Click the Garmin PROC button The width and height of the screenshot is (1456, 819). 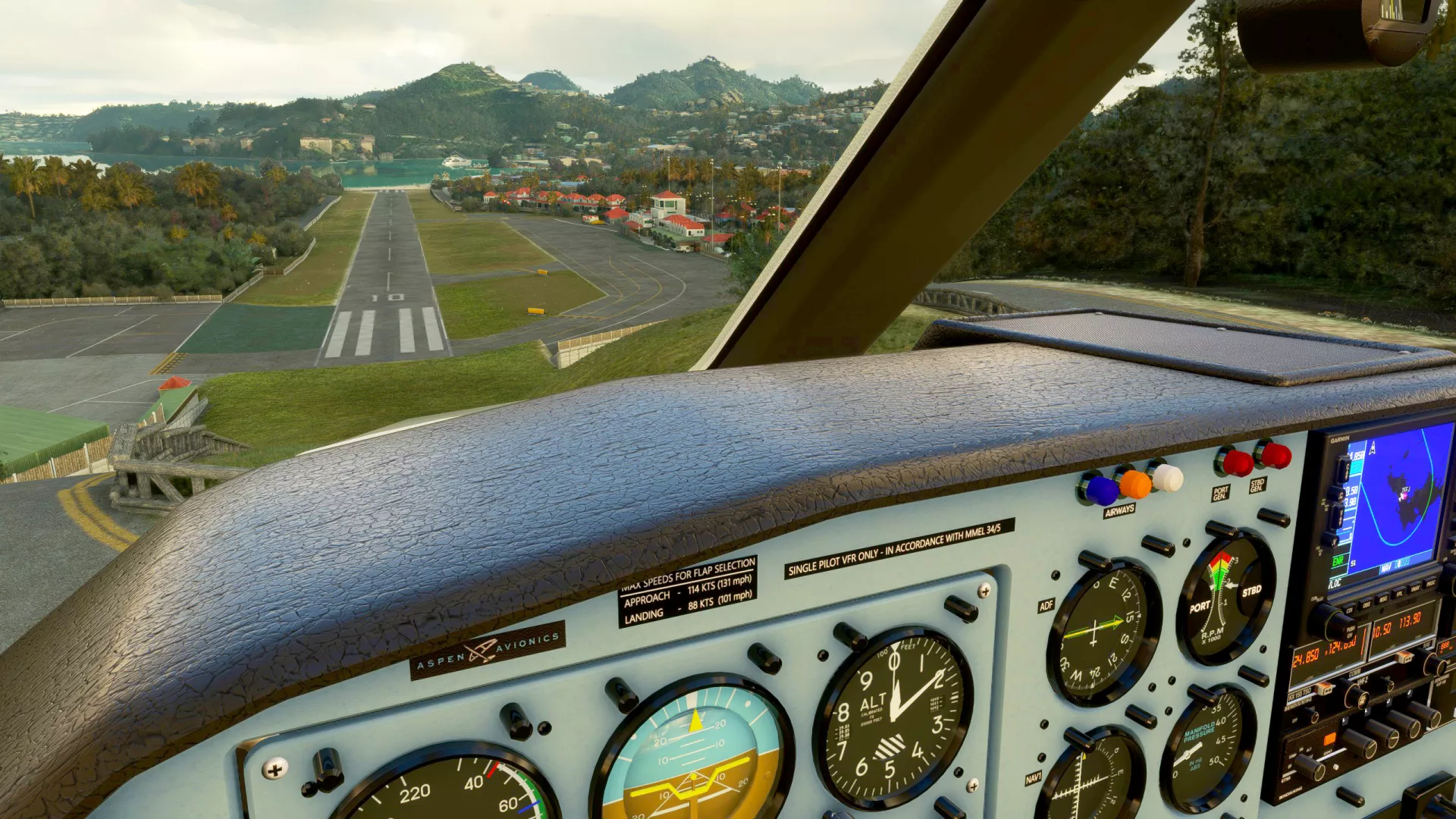(x=1430, y=582)
